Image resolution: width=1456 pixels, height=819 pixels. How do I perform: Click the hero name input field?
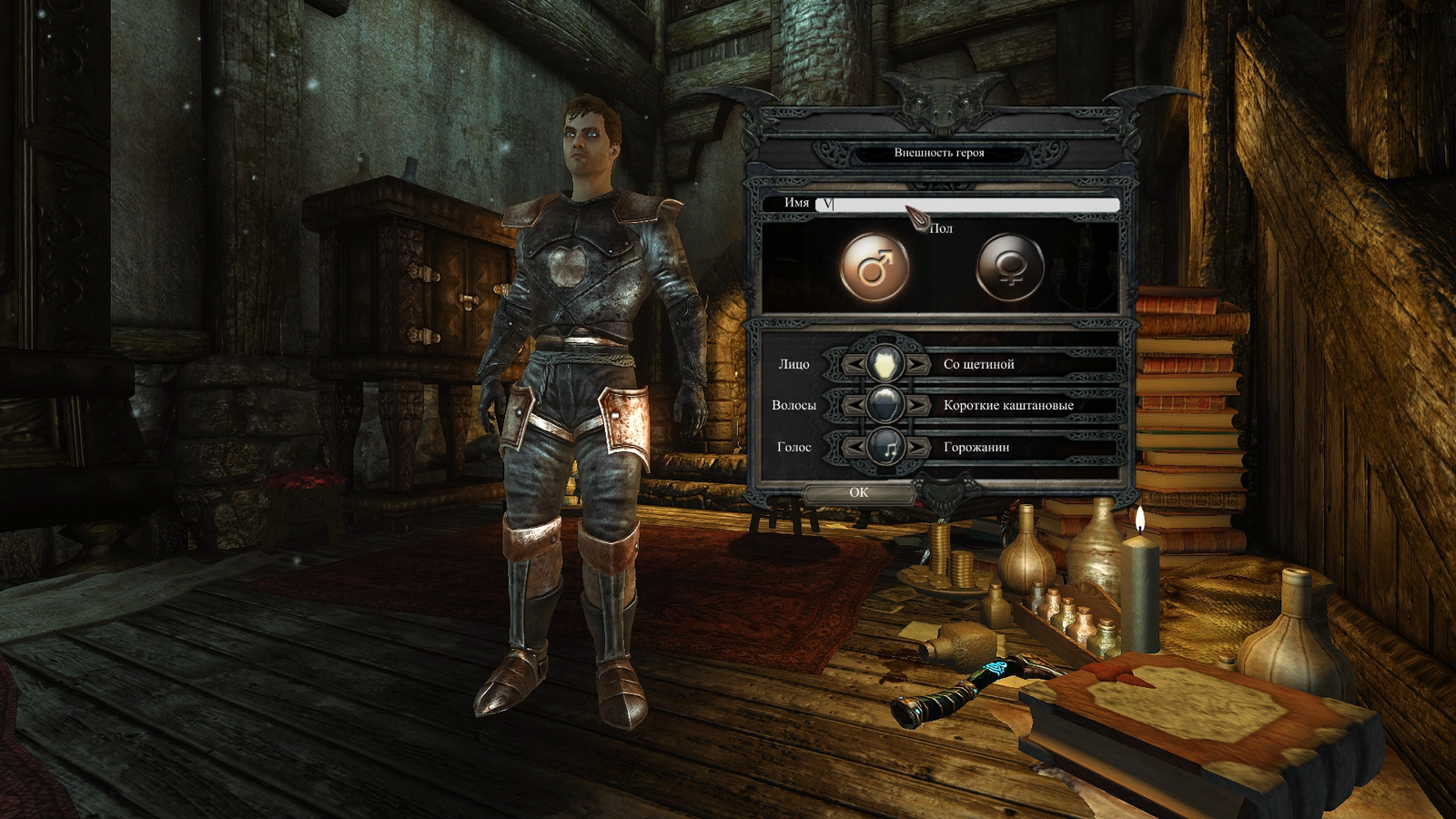pyautogui.click(x=968, y=204)
